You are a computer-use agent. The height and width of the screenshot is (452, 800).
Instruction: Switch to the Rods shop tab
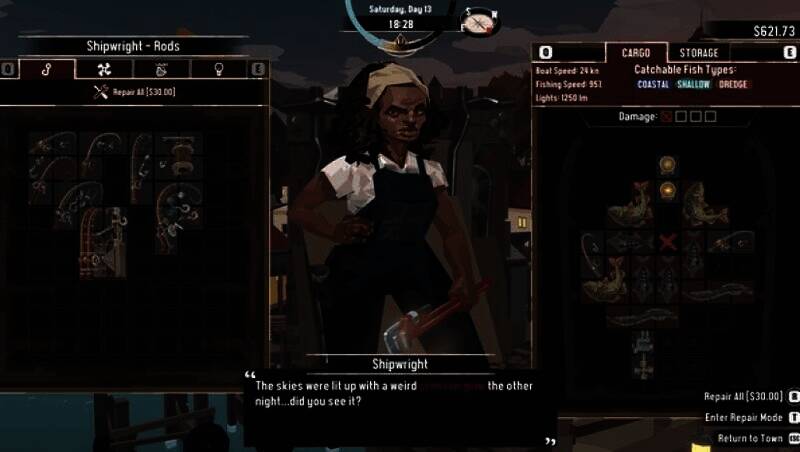pyautogui.click(x=47, y=69)
